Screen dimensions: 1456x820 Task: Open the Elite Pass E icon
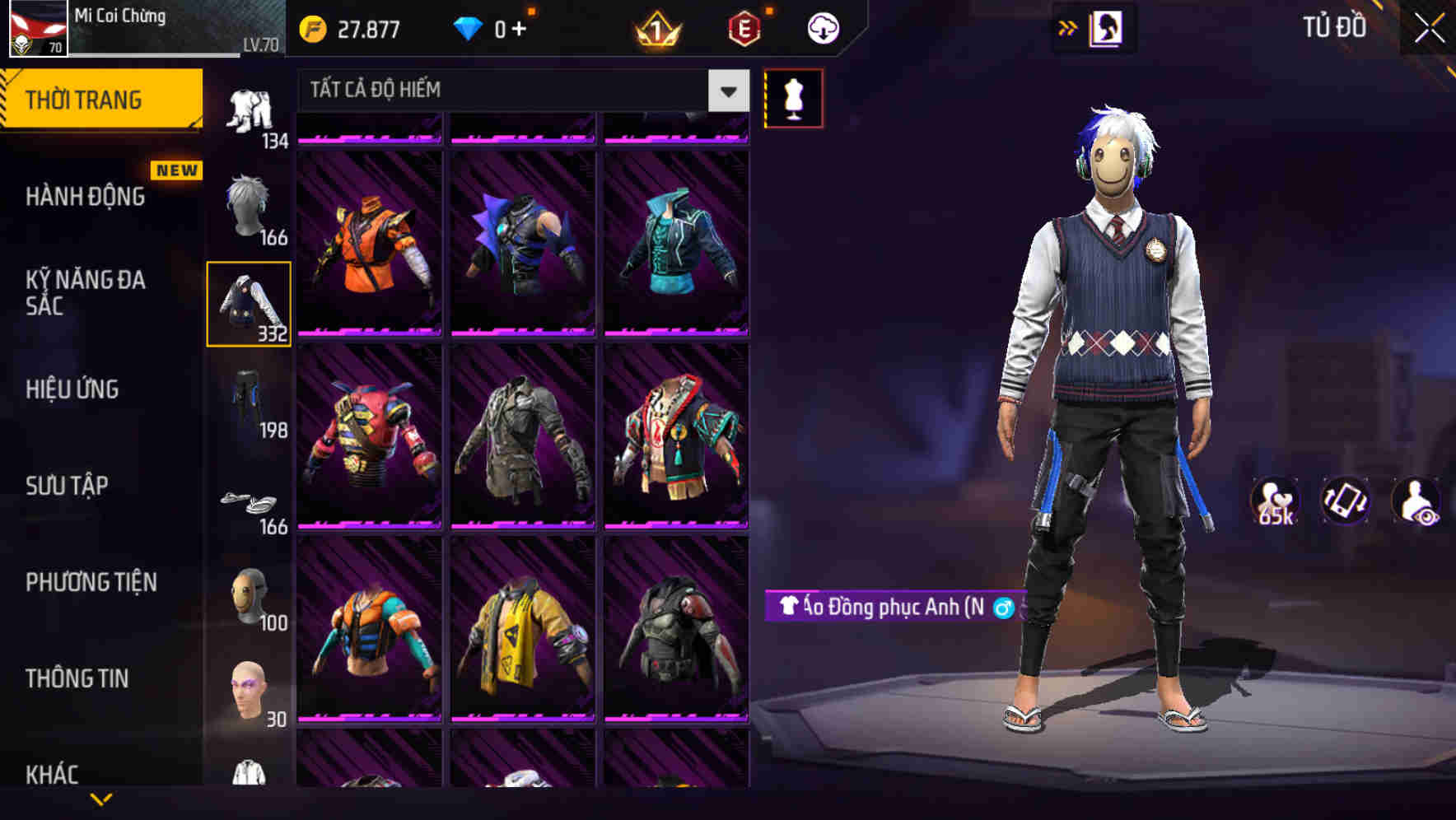click(740, 27)
